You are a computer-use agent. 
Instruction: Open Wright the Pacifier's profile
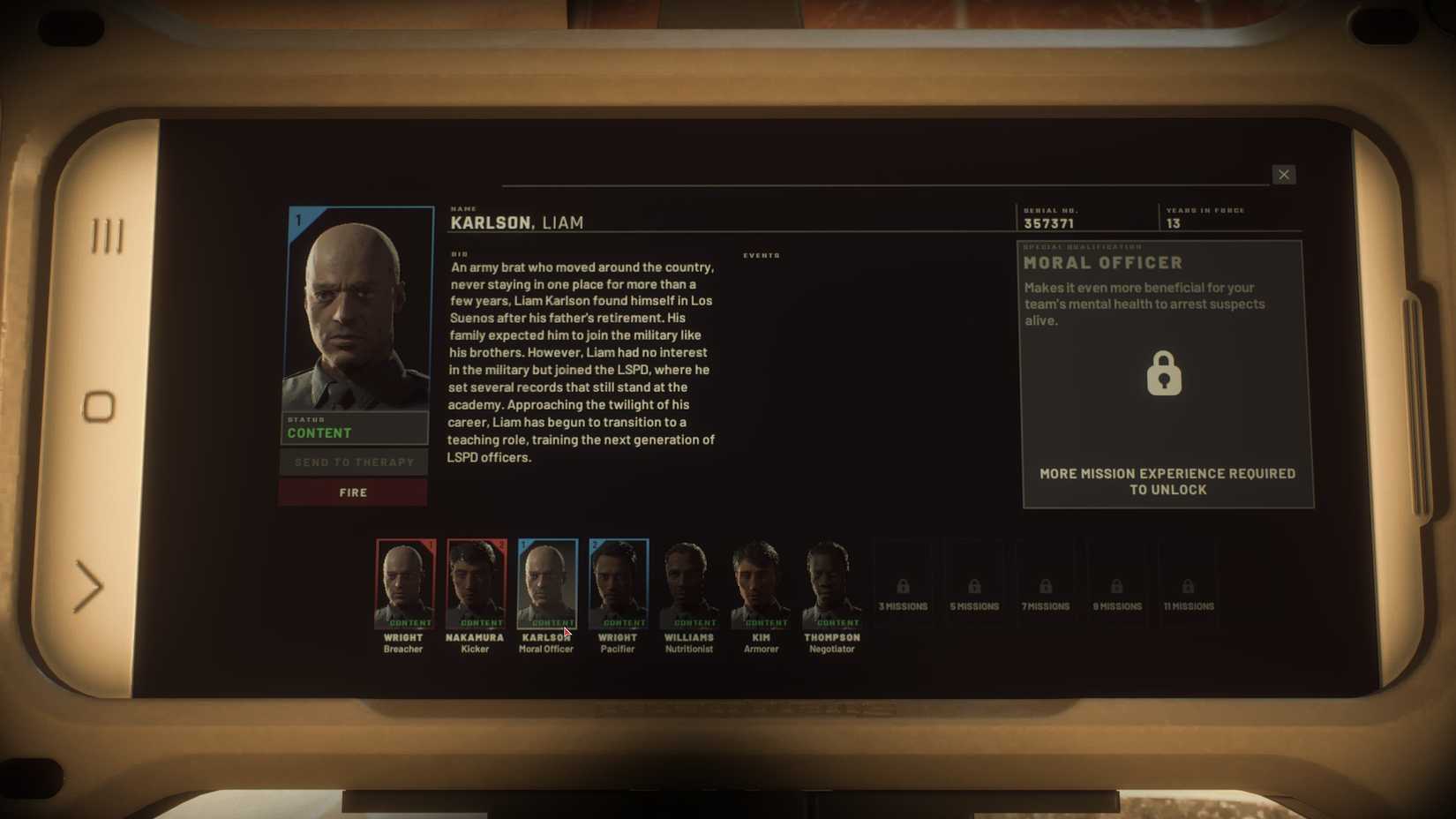coord(618,581)
